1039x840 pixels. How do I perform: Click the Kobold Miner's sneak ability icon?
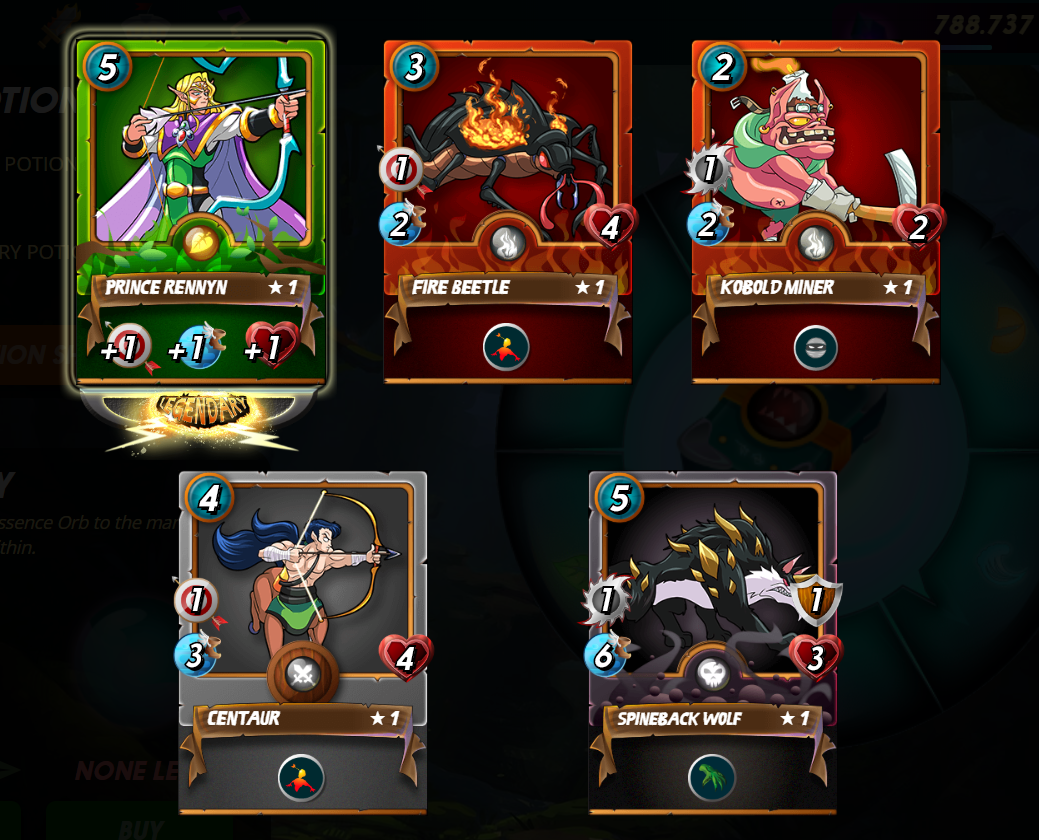(815, 347)
